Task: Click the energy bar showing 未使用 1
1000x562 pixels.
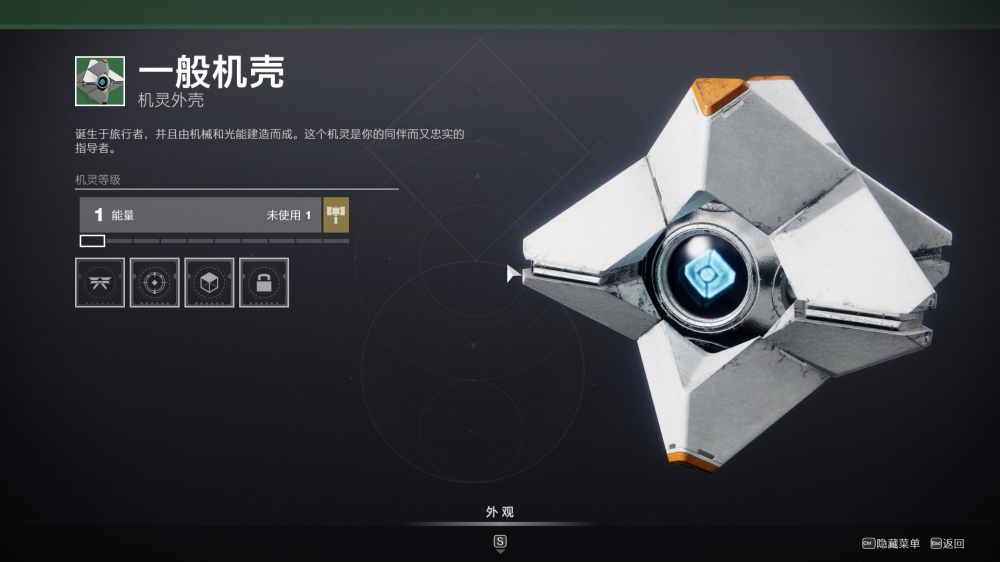Action: coord(200,215)
